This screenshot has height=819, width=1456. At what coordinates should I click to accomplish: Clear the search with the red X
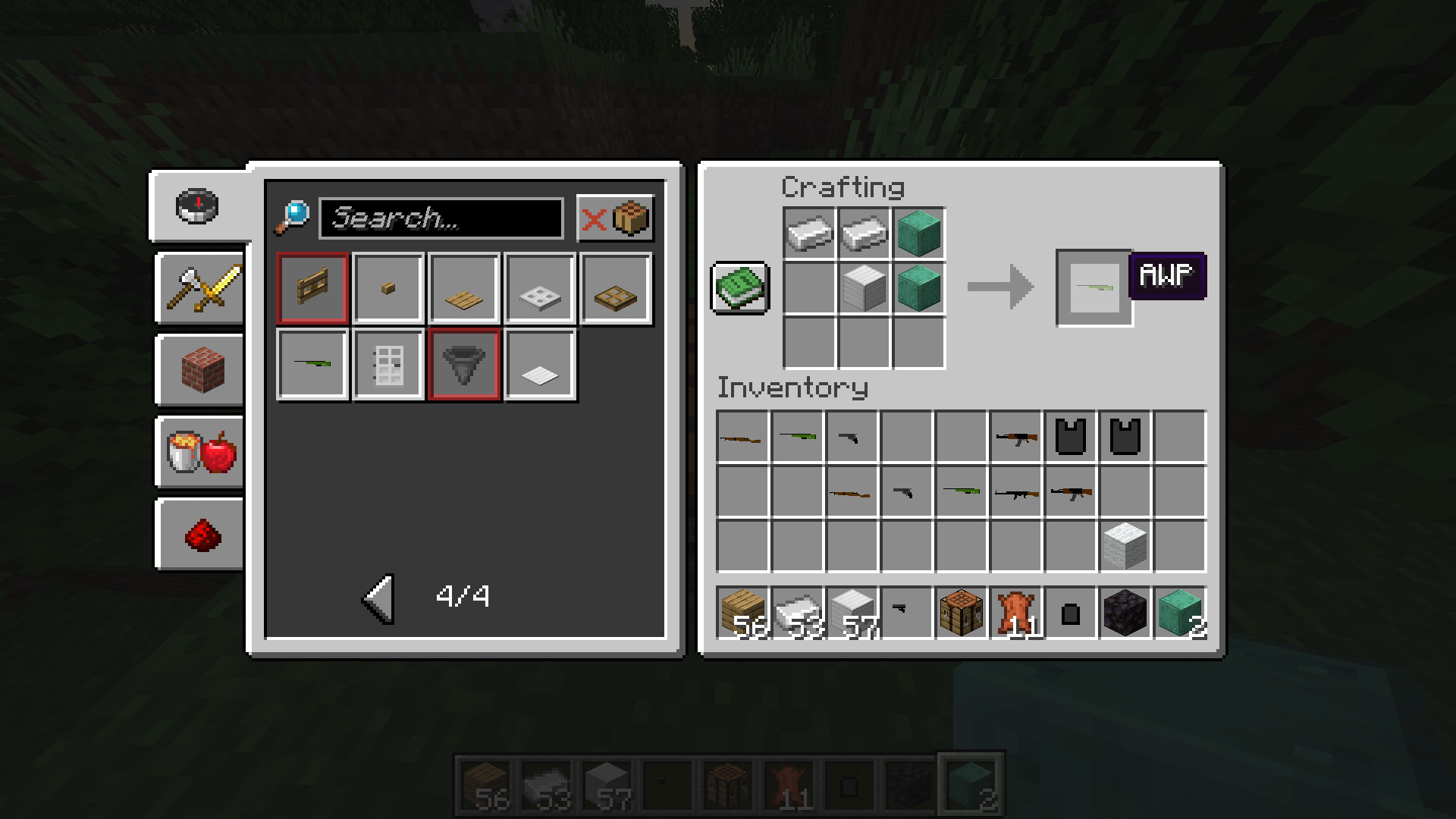tap(594, 220)
